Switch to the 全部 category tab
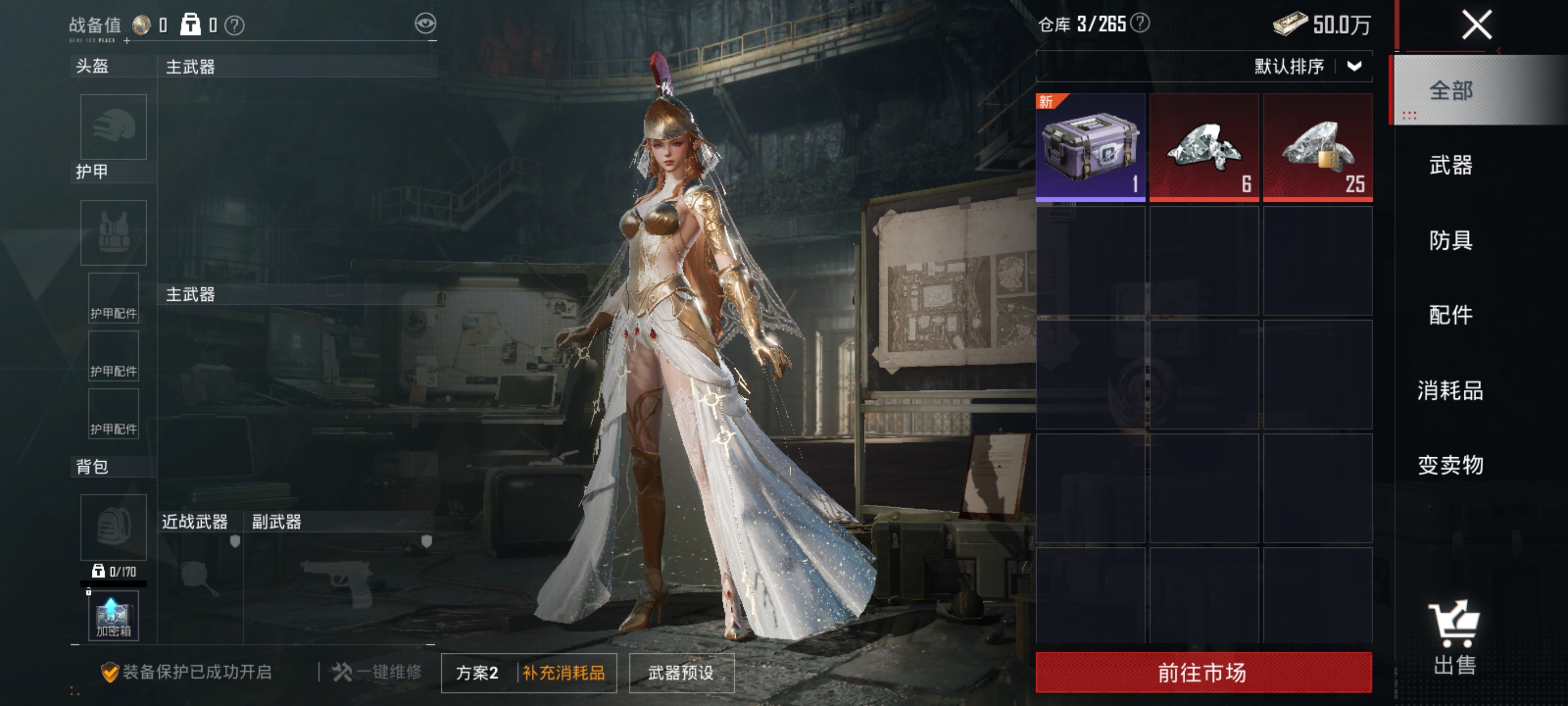 [1450, 91]
